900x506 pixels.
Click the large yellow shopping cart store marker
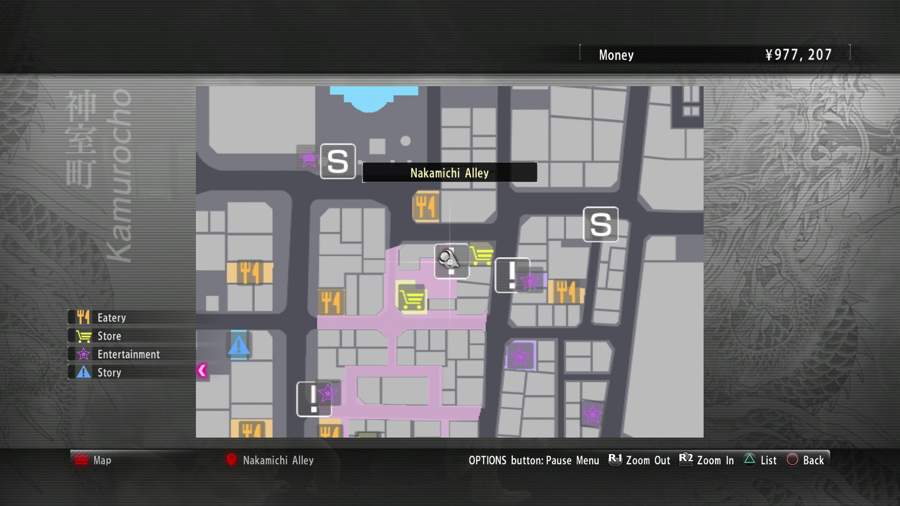(411, 298)
